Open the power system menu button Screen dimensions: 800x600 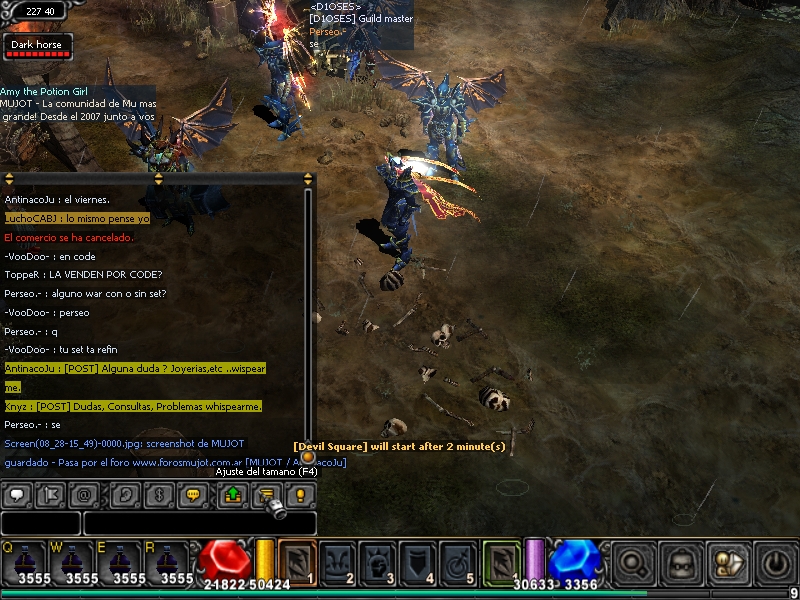(x=776, y=563)
